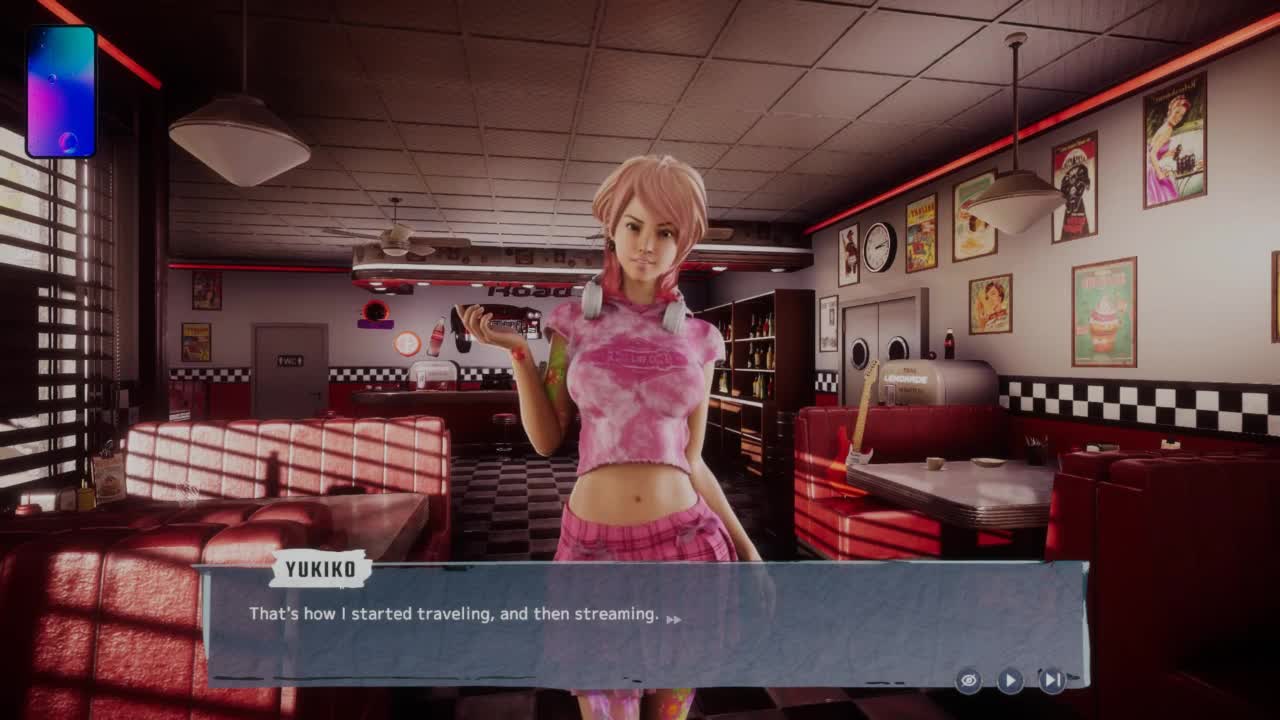The width and height of the screenshot is (1280, 720).
Task: Advance Yukiko's dialogue text box
Action: 645,625
